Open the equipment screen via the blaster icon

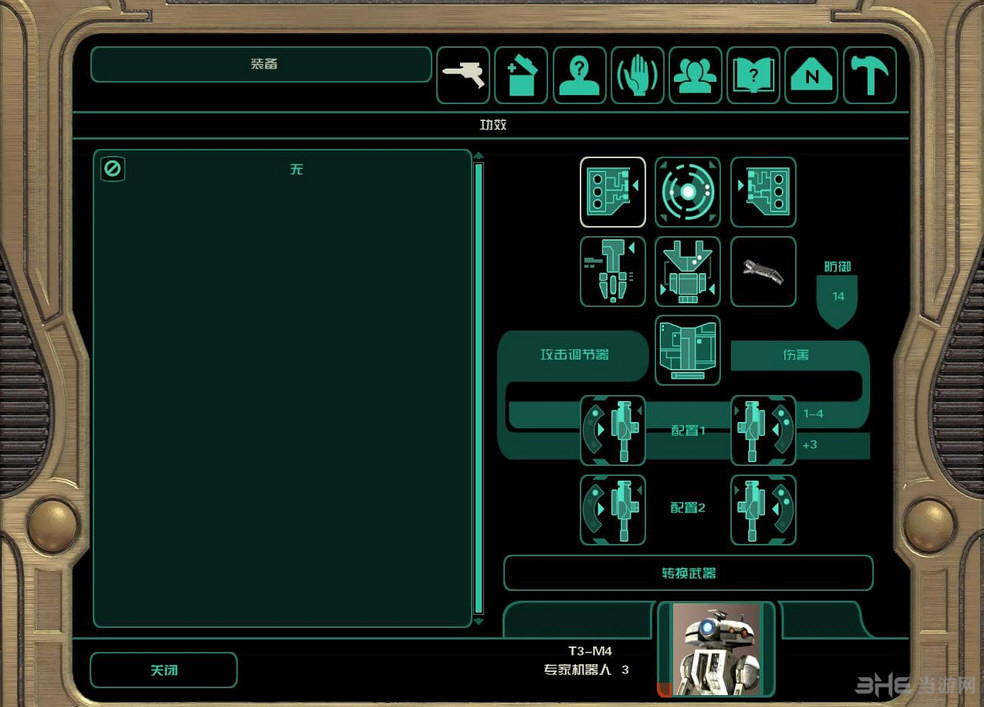(x=463, y=76)
